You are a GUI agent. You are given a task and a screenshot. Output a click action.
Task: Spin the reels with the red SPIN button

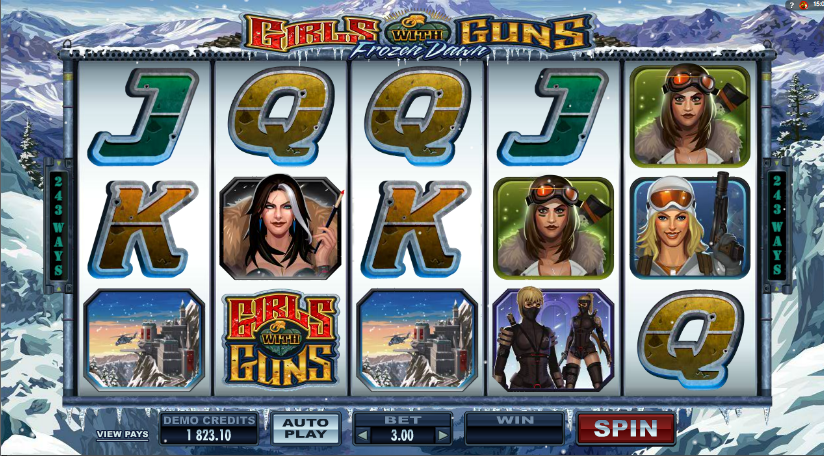(626, 428)
